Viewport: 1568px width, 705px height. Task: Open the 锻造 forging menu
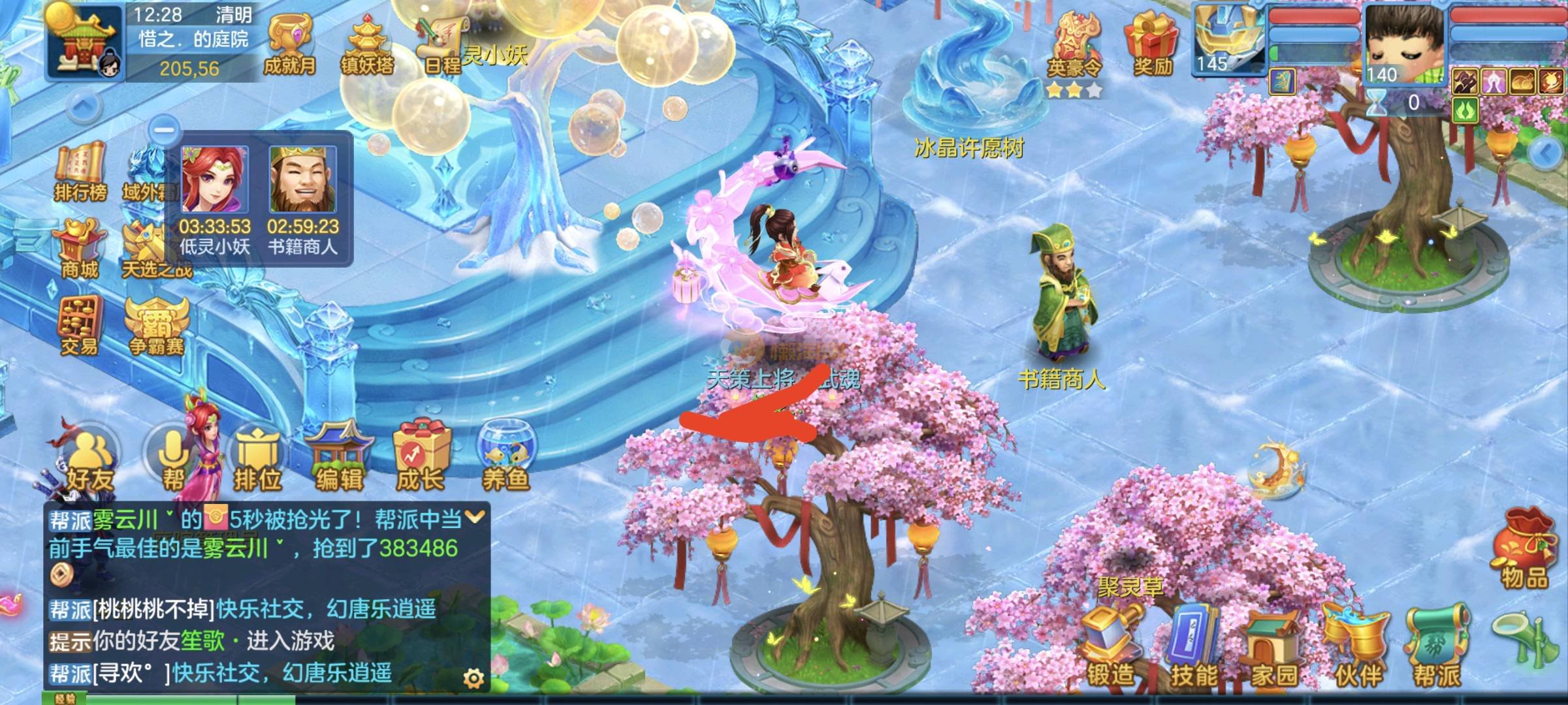coord(1110,648)
